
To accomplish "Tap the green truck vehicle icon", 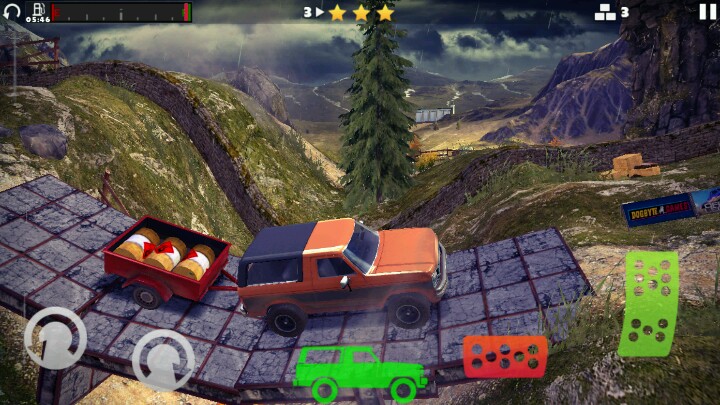I will click(360, 372).
